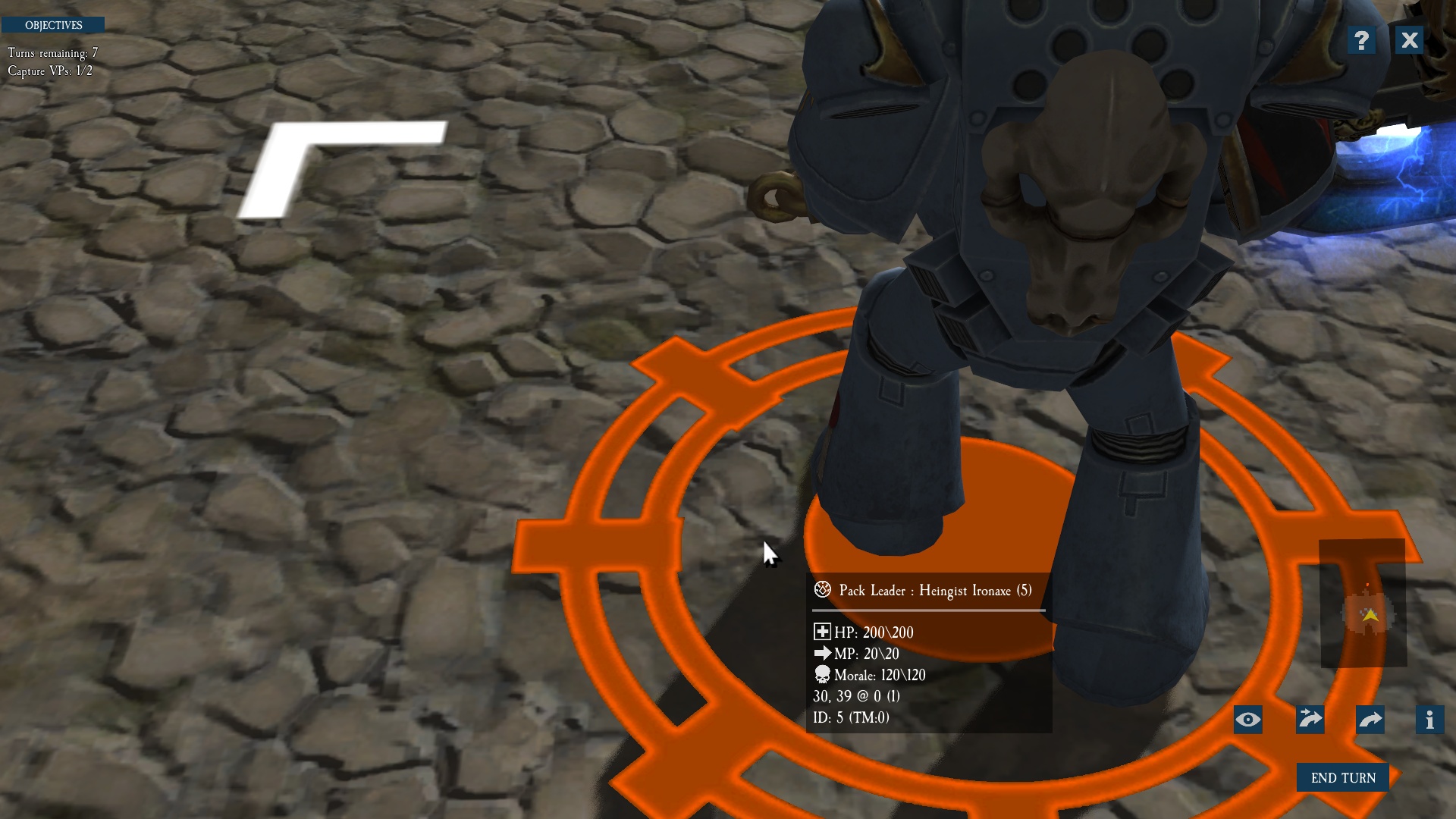Viewport: 1456px width, 819px height.
Task: Open unit details with the info icon
Action: (x=1430, y=720)
